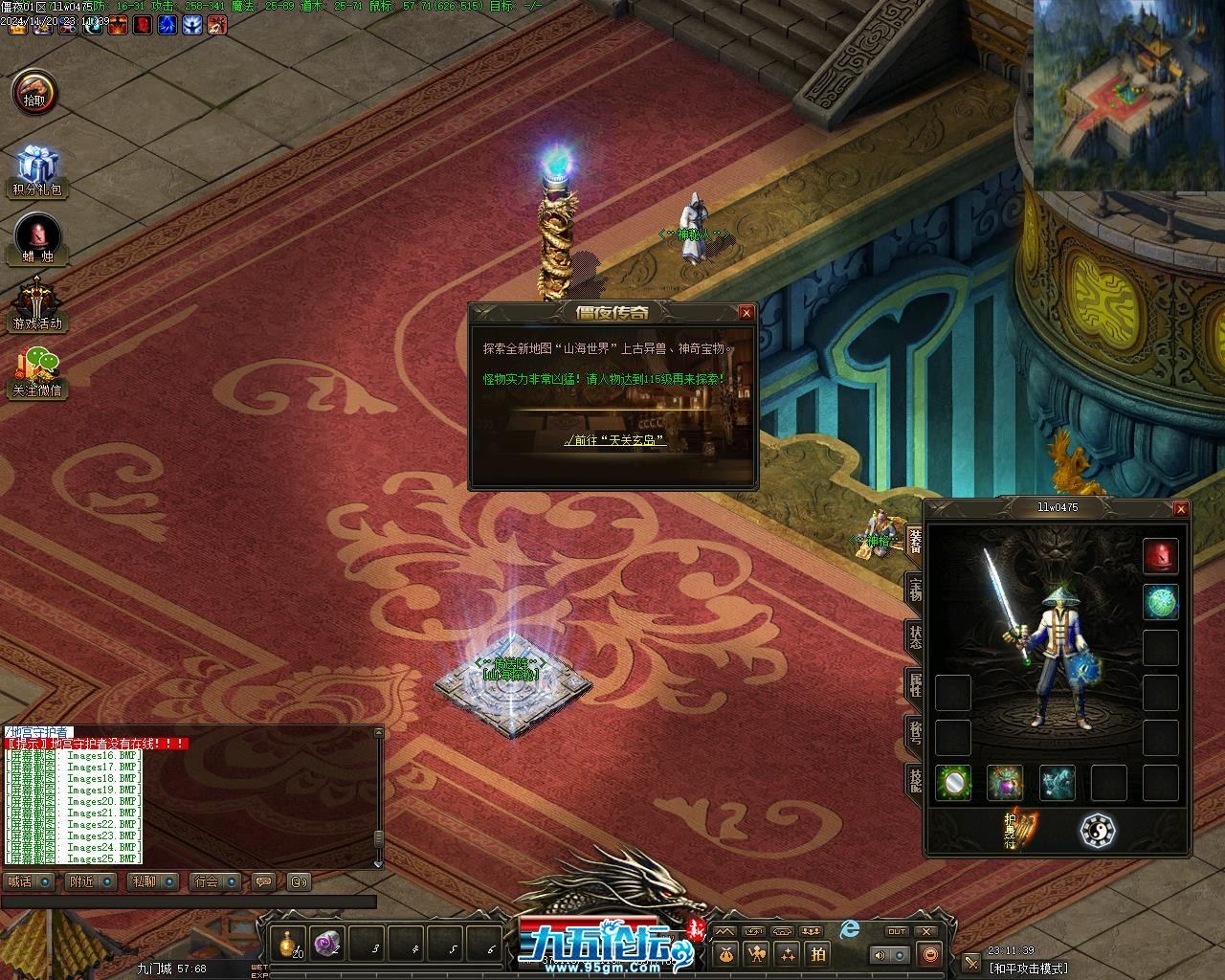Open the minimap in the corner
Screen dimensions: 1225x980
(1128, 94)
